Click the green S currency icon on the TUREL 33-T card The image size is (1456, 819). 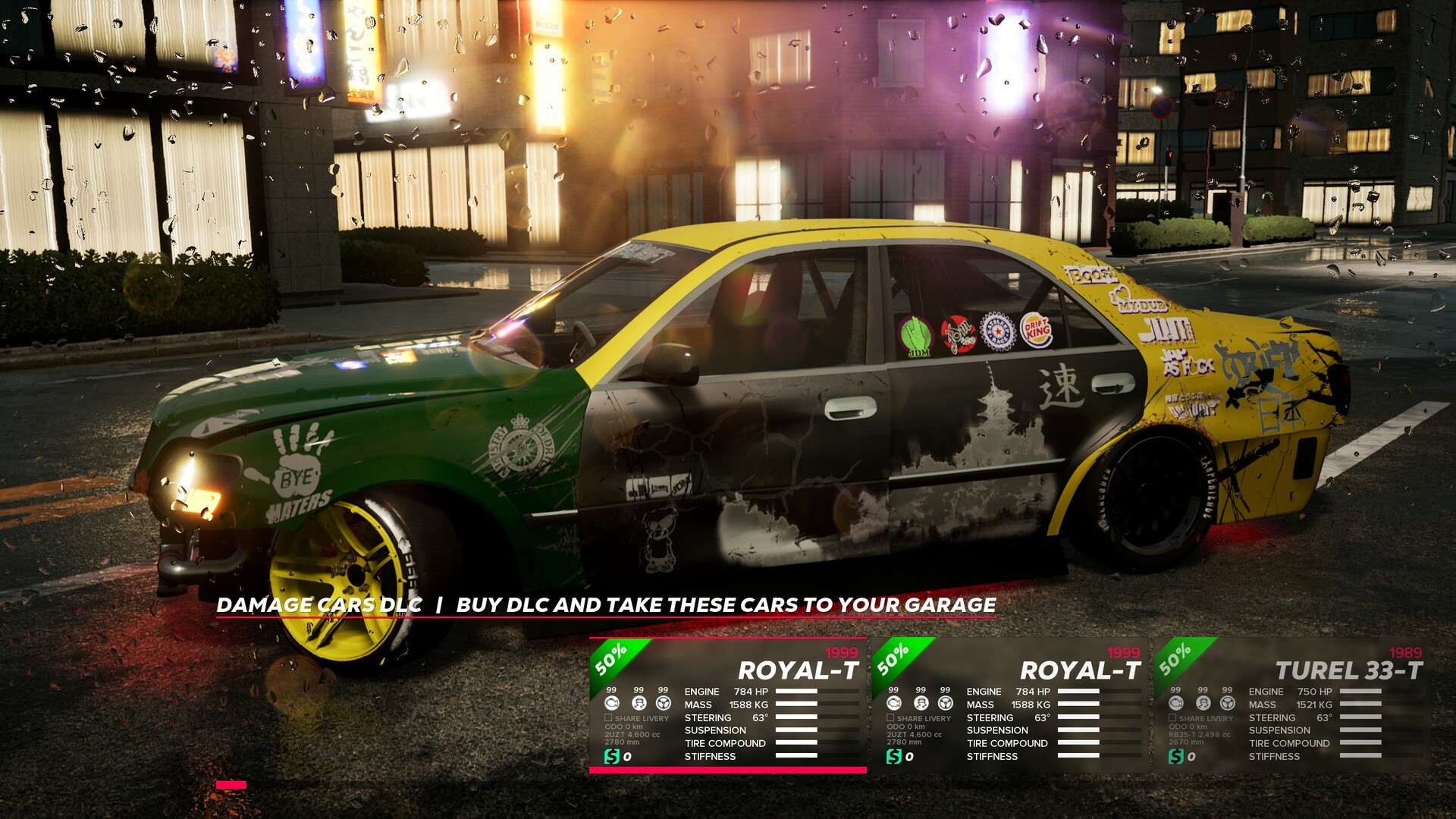pos(1175,756)
